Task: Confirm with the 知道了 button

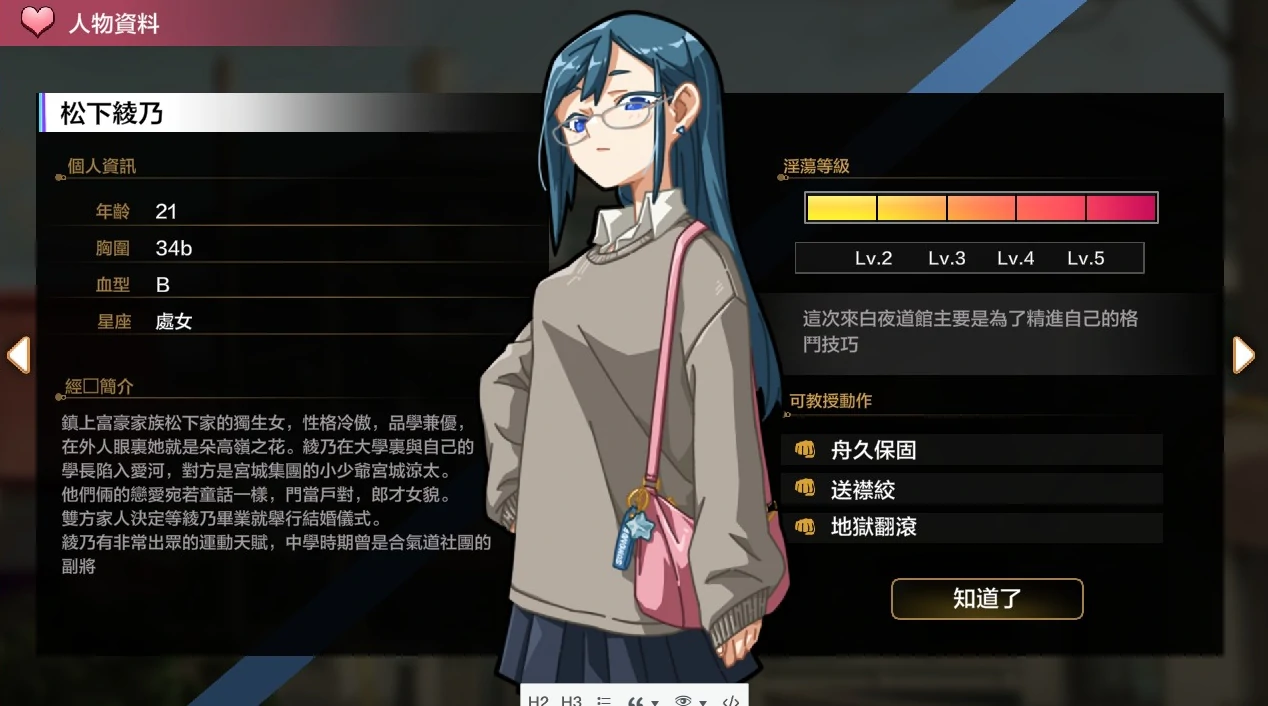Action: [987, 599]
